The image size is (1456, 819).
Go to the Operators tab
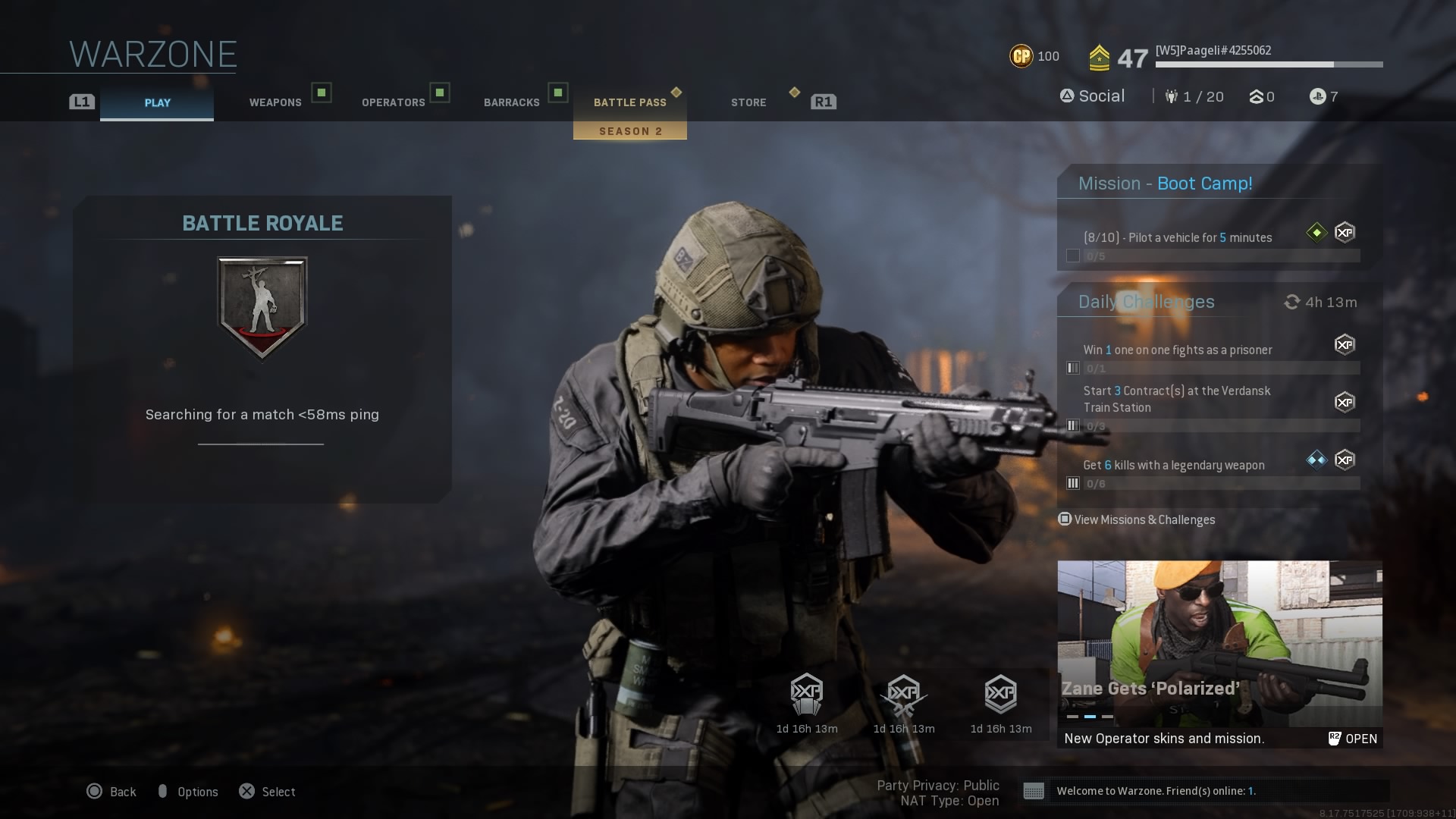pos(393,102)
